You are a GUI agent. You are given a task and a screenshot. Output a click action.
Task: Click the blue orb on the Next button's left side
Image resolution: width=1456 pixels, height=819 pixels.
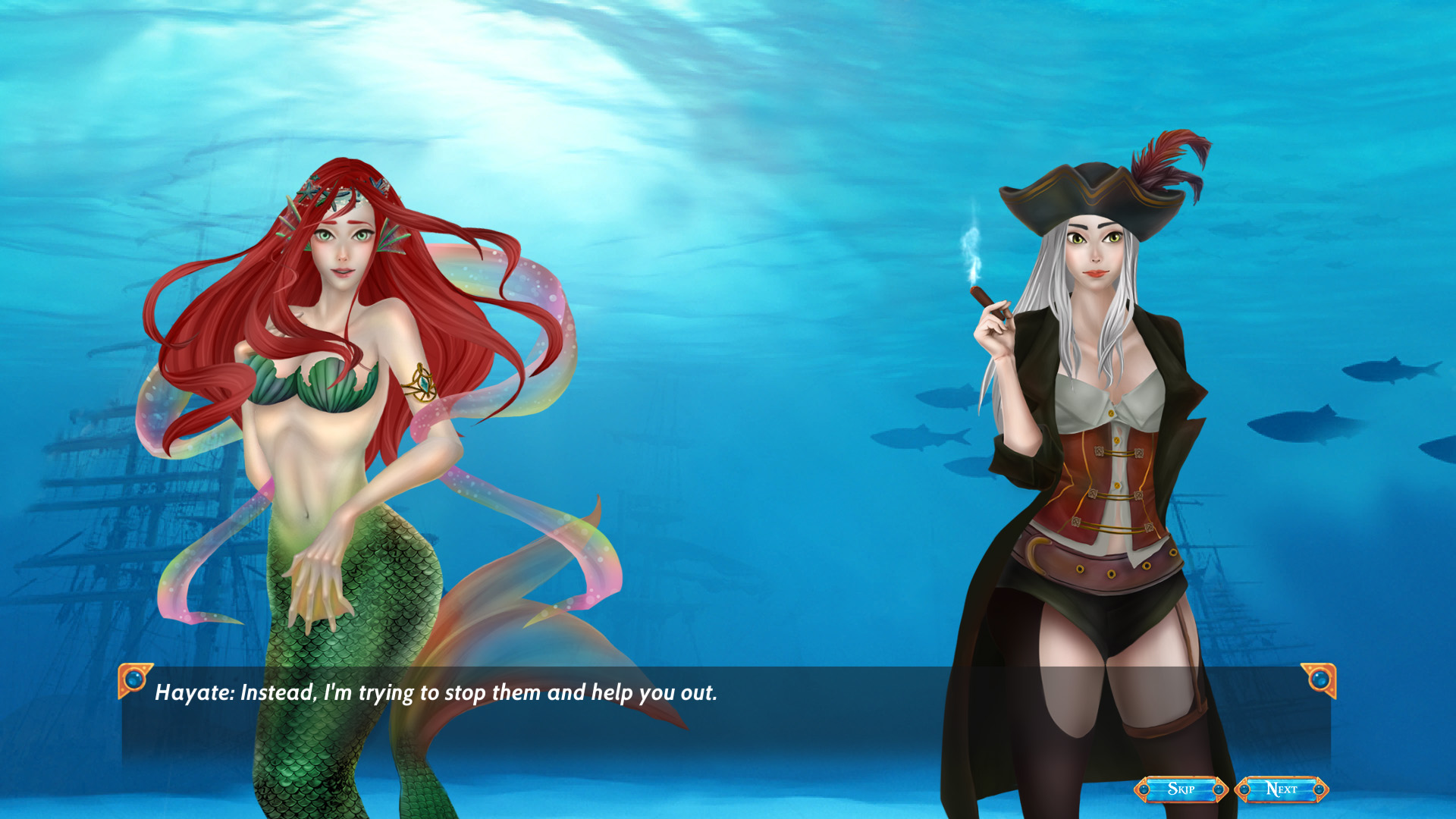pyautogui.click(x=1245, y=789)
